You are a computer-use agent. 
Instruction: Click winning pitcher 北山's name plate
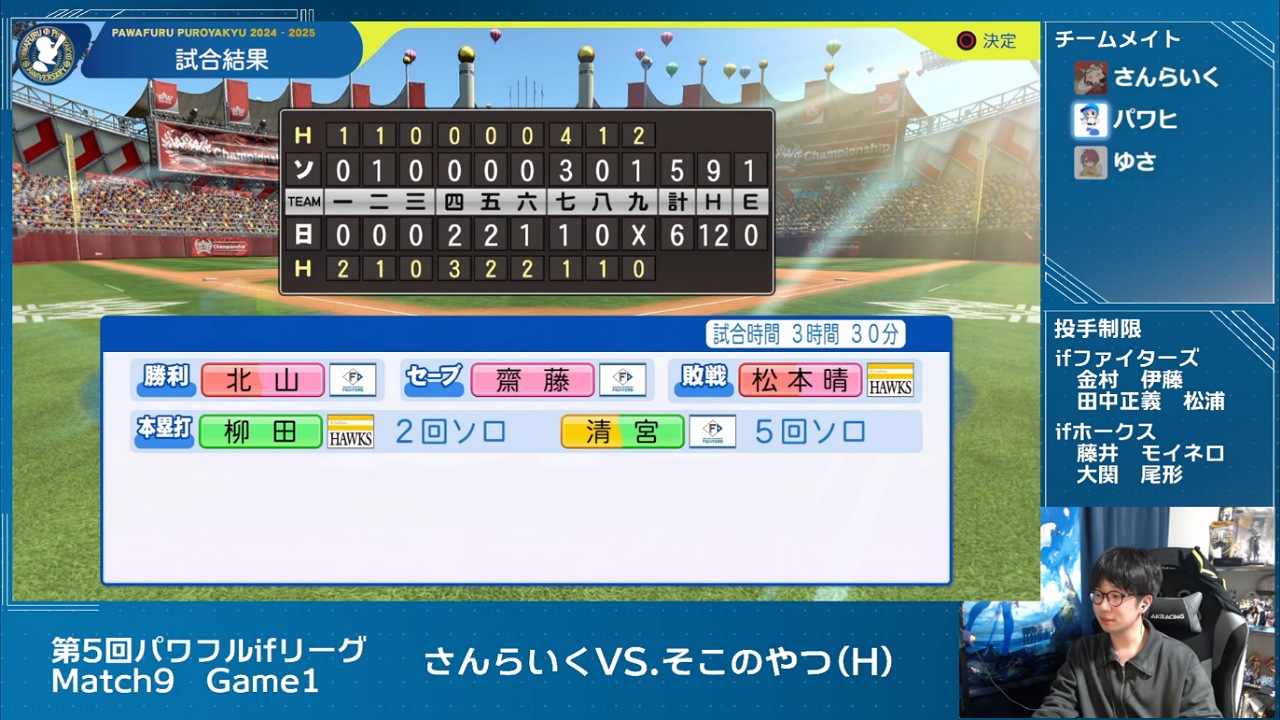click(x=262, y=380)
